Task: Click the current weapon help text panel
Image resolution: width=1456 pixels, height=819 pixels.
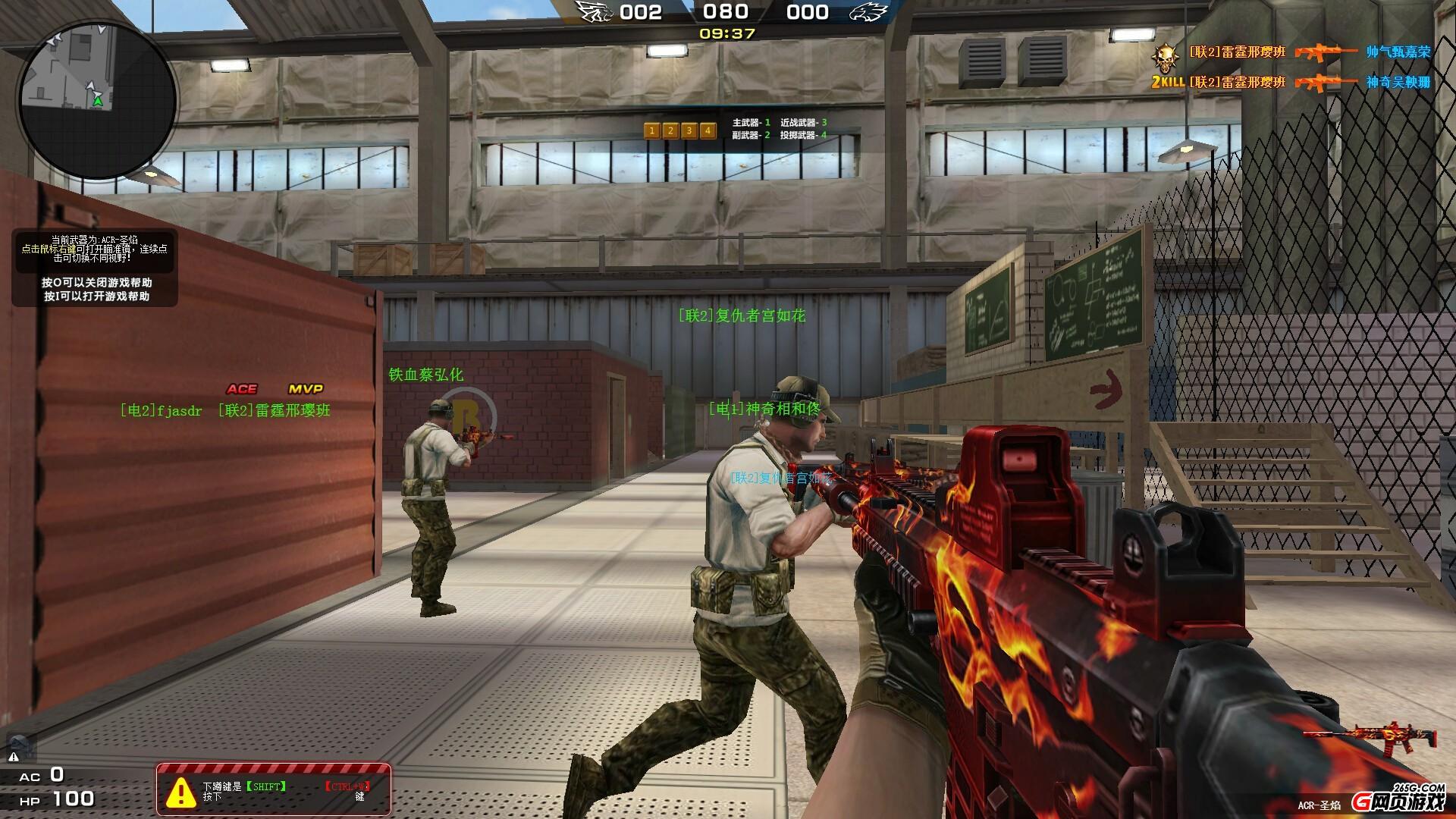Action: [95, 252]
